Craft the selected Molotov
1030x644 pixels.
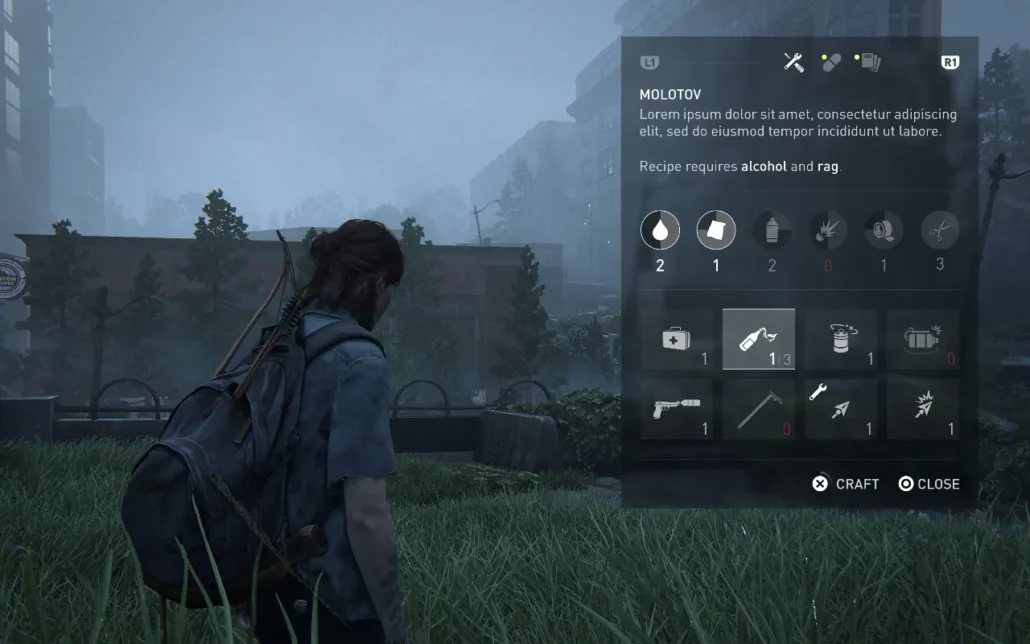pyautogui.click(x=846, y=484)
